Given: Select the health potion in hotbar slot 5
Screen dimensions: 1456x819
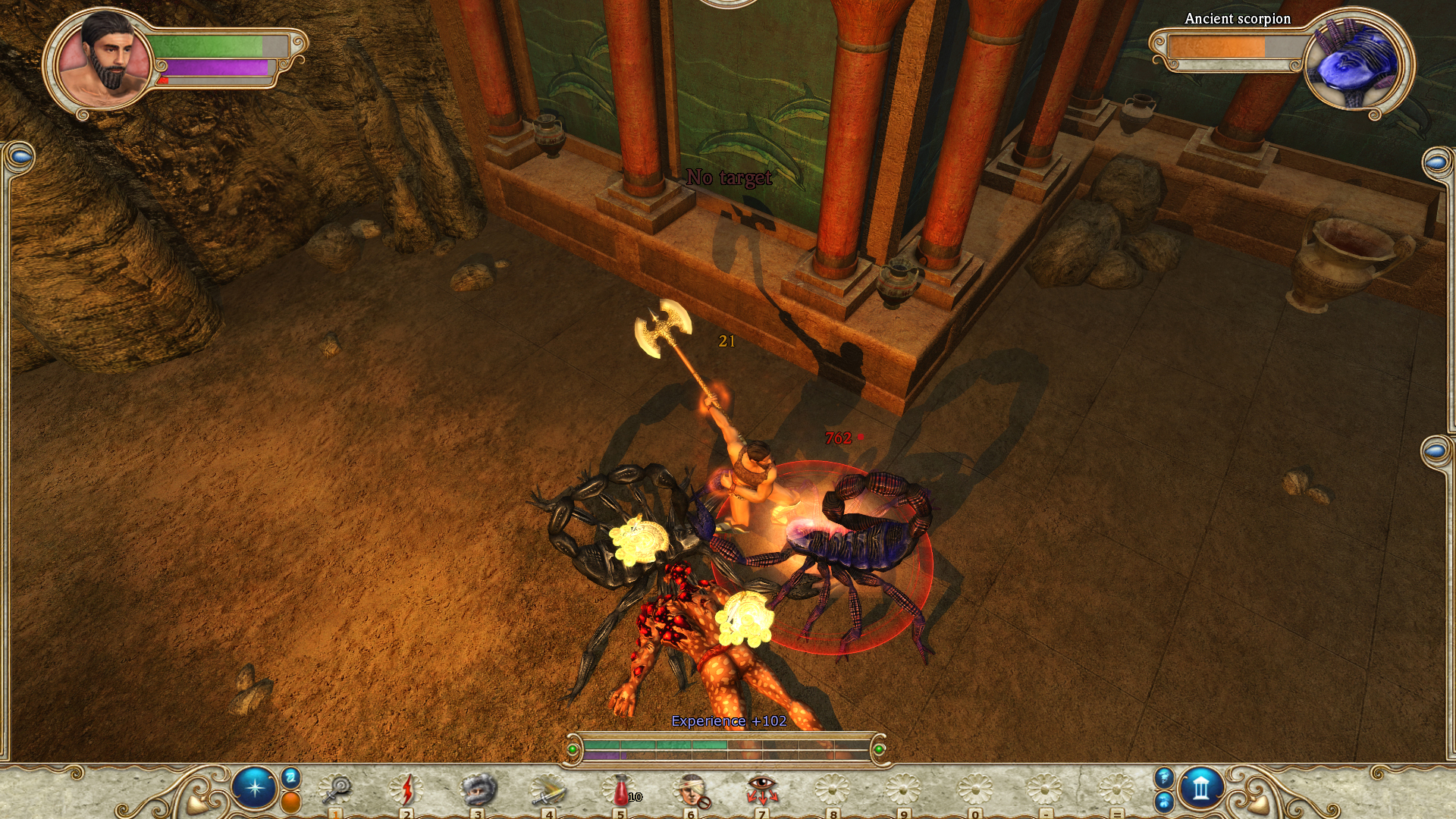Looking at the screenshot, I should [620, 790].
